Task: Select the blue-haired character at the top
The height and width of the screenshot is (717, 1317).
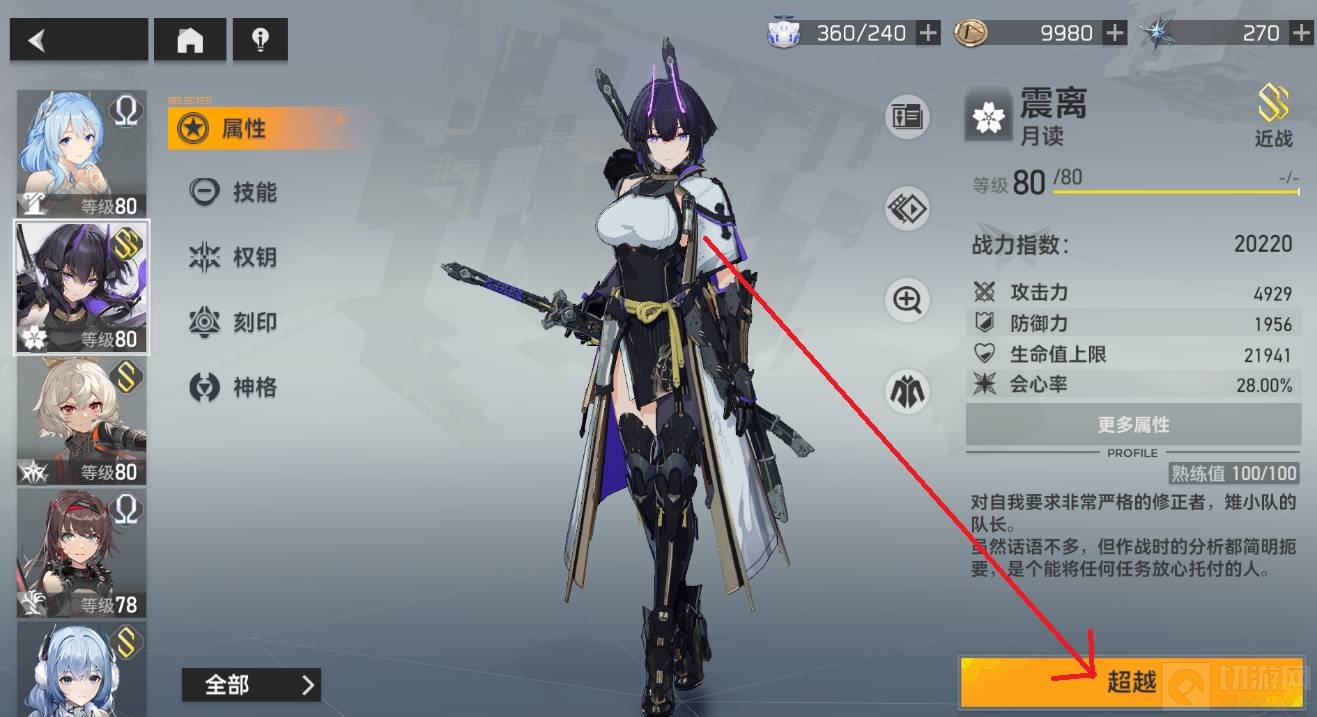Action: [x=81, y=153]
